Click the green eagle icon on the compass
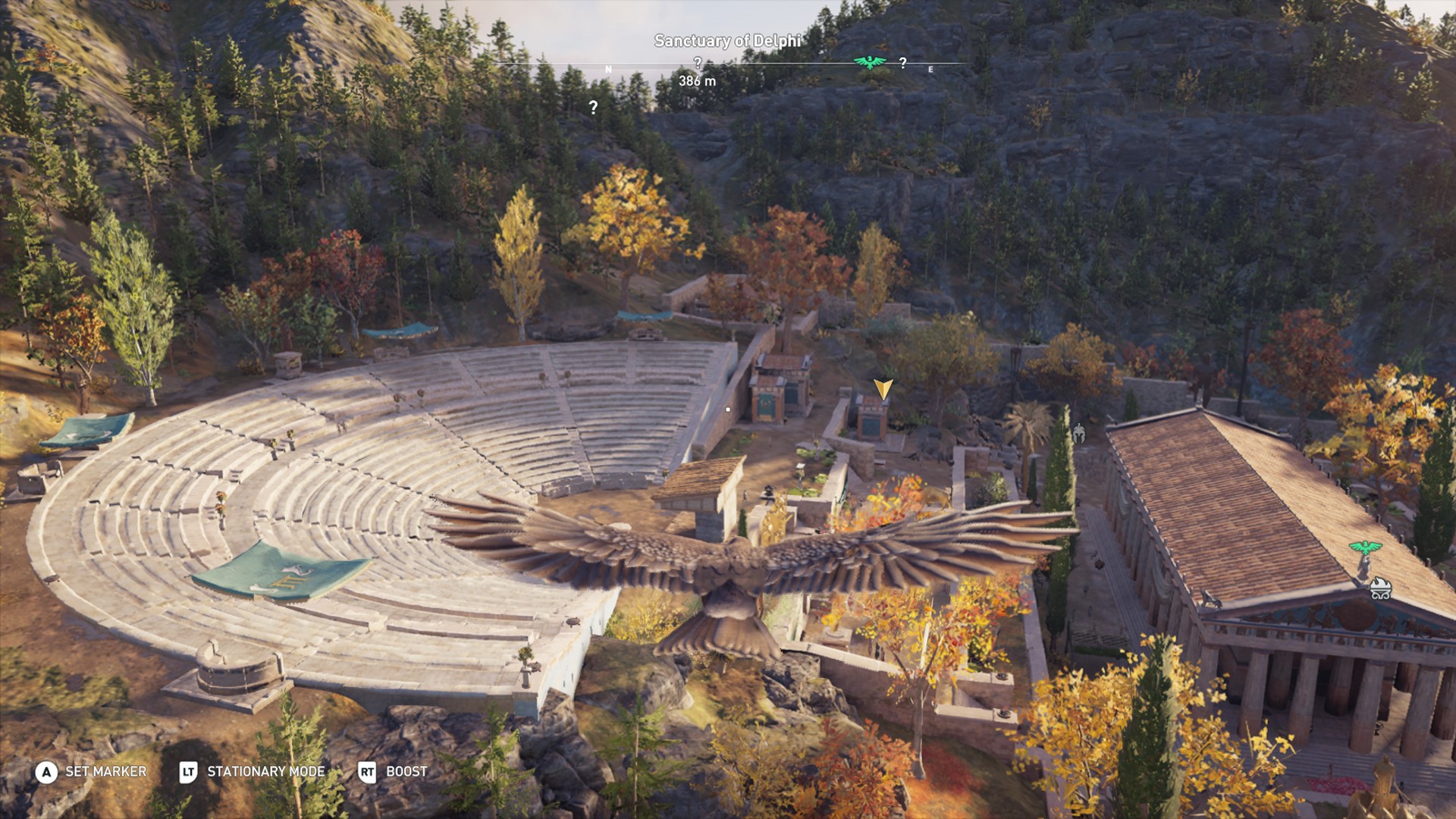1456x819 pixels. 868,62
